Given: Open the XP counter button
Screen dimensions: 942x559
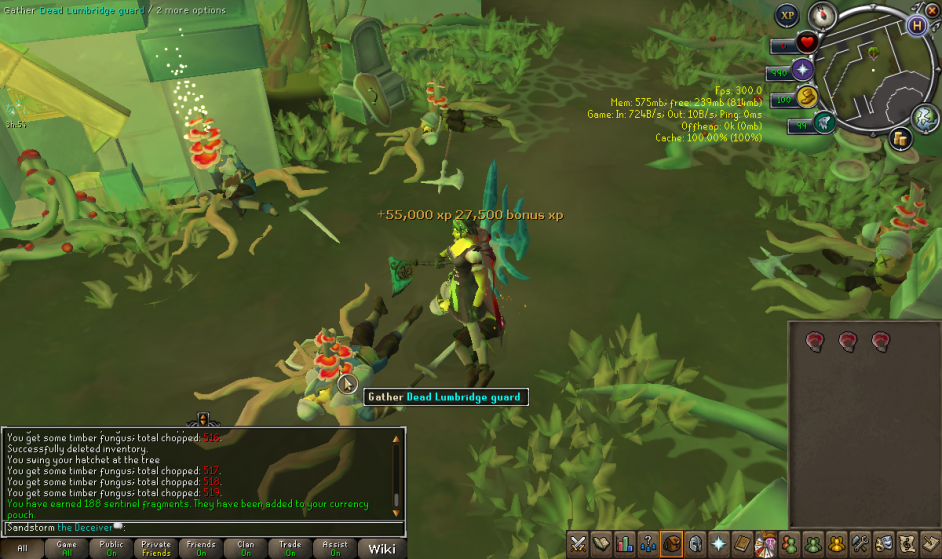Looking at the screenshot, I should point(788,15).
